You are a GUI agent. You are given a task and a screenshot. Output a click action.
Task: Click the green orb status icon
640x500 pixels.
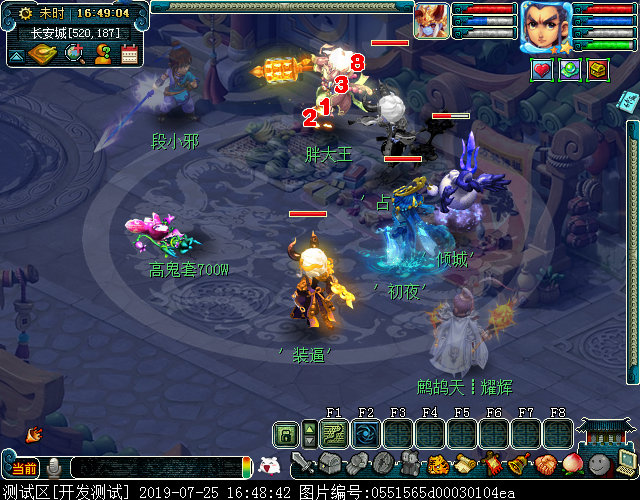click(x=570, y=70)
